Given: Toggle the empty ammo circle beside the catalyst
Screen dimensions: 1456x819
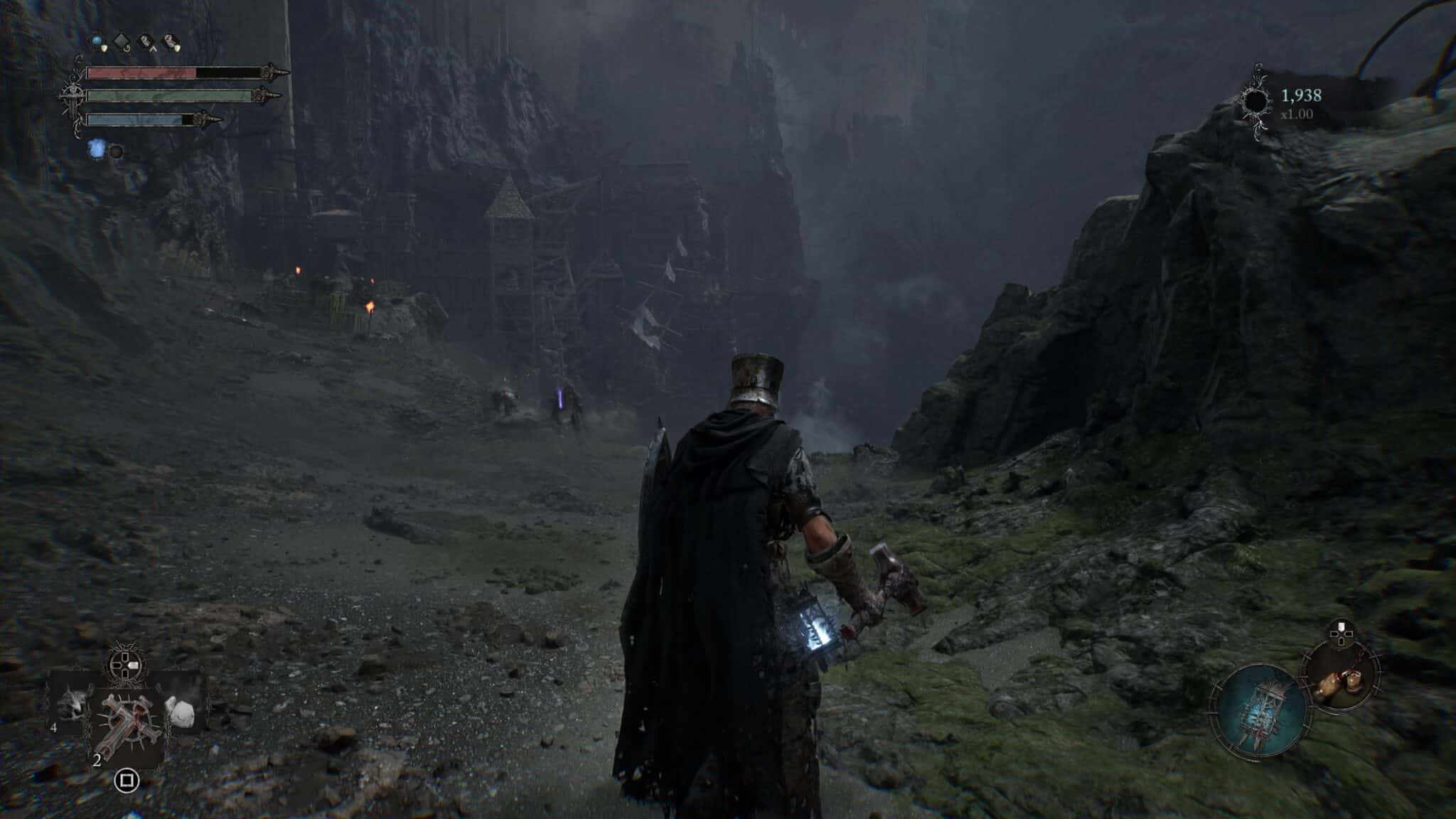Looking at the screenshot, I should tap(117, 152).
